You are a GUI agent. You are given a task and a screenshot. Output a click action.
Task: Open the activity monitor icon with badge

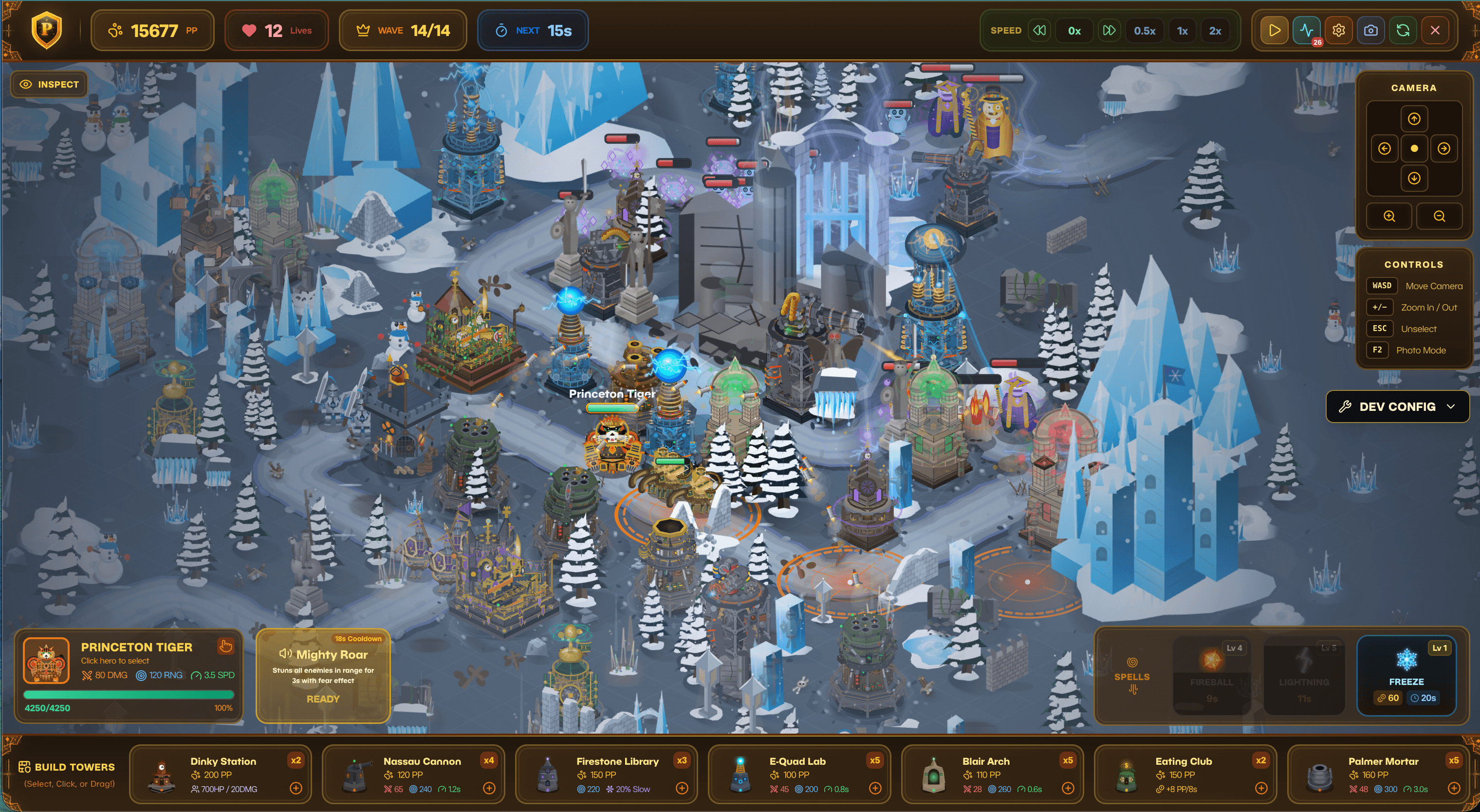pyautogui.click(x=1306, y=31)
